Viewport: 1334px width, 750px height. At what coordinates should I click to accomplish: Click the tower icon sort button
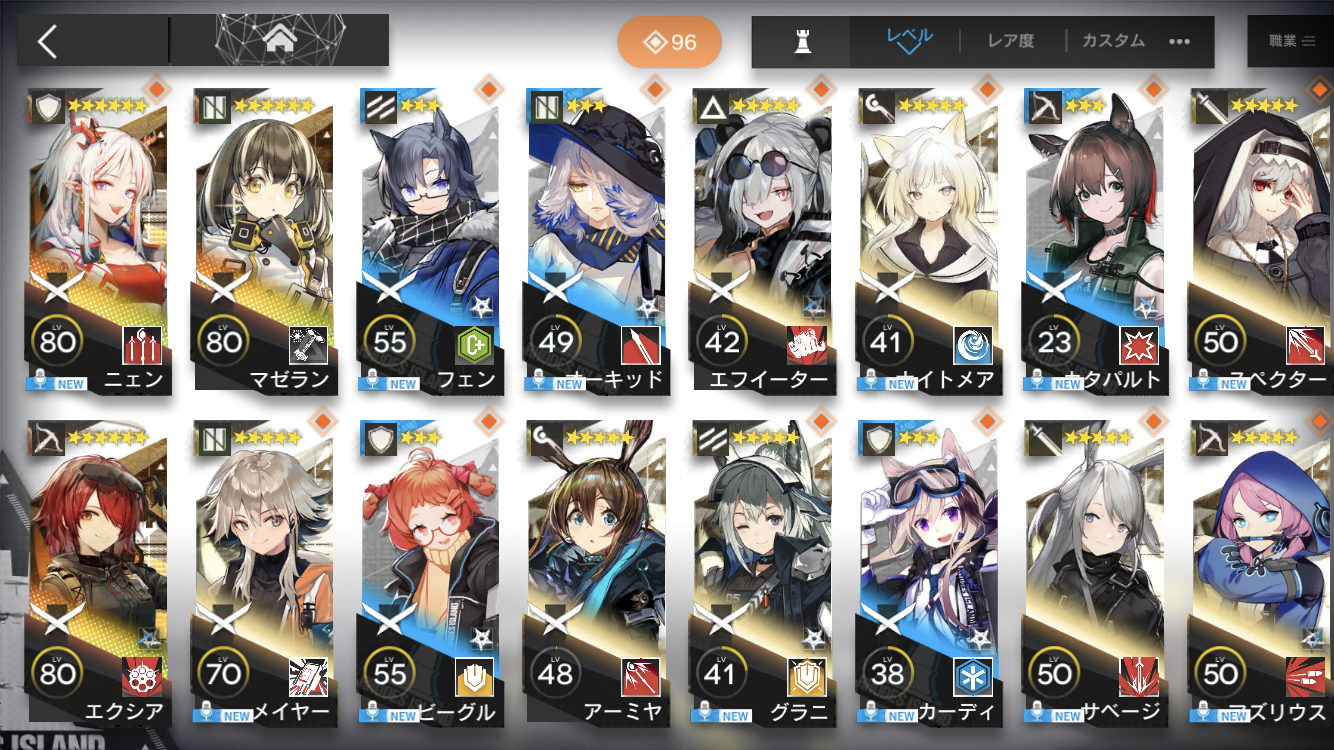[x=801, y=42]
